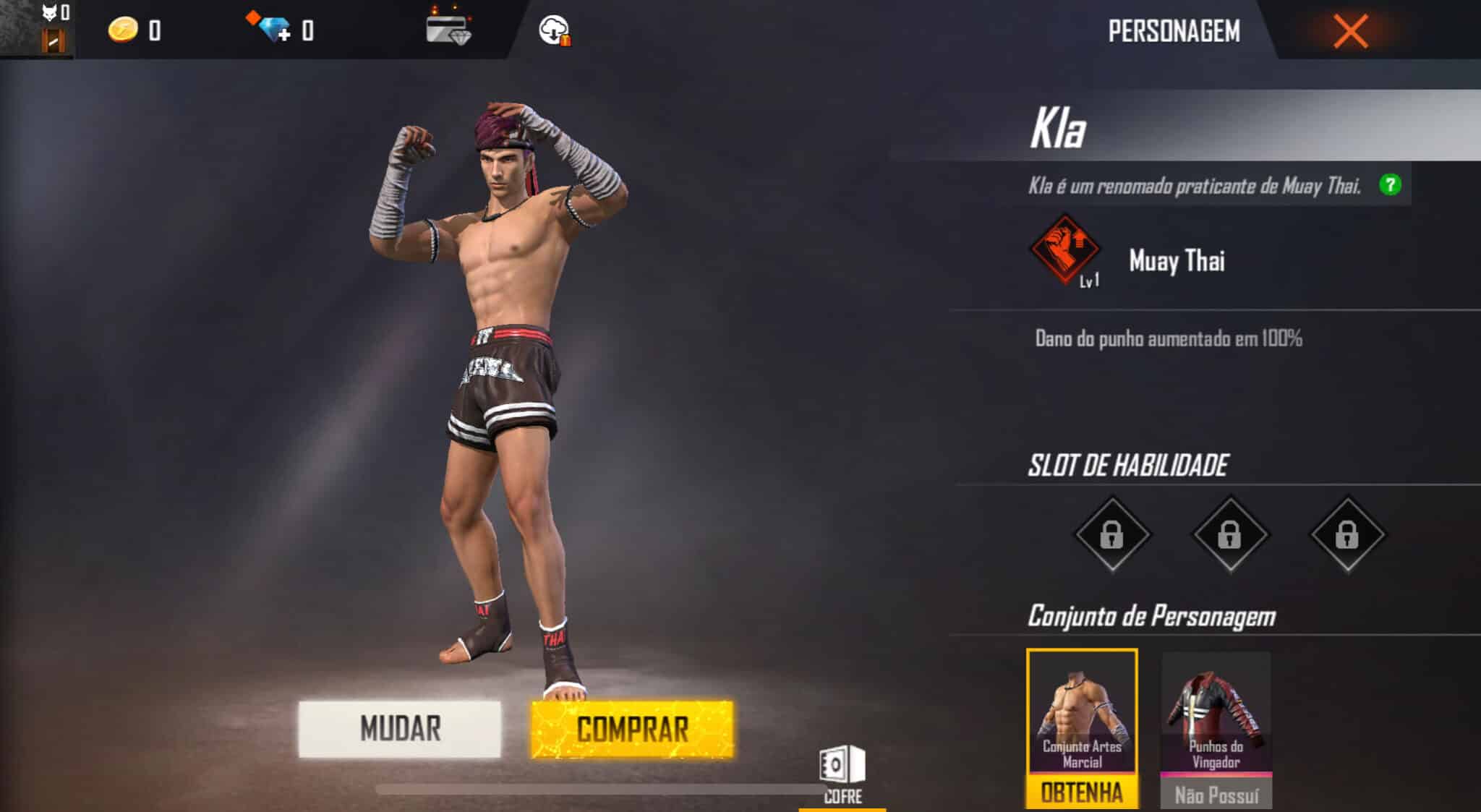The image size is (1481, 812).
Task: Select the Conjunto Artes Marcial thumbnail
Action: (x=1082, y=705)
